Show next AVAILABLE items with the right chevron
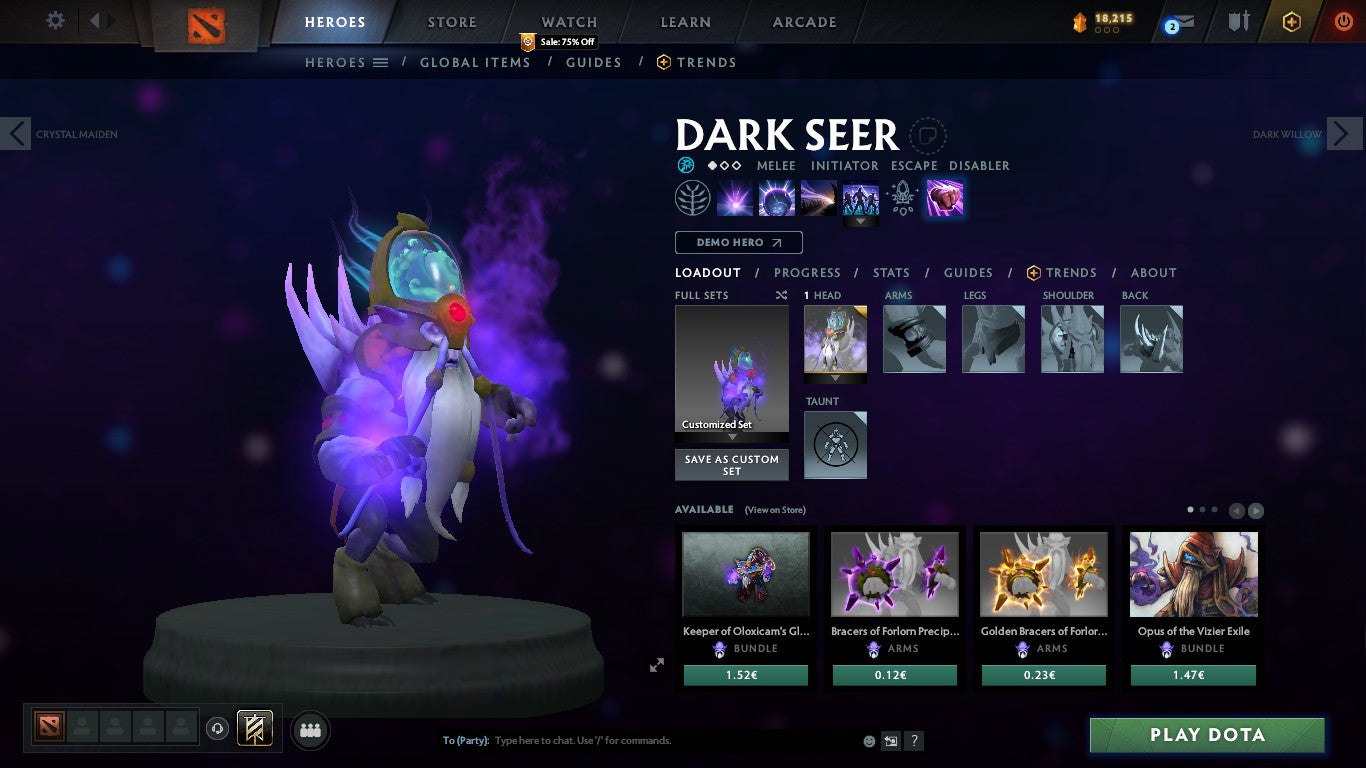 click(1255, 510)
